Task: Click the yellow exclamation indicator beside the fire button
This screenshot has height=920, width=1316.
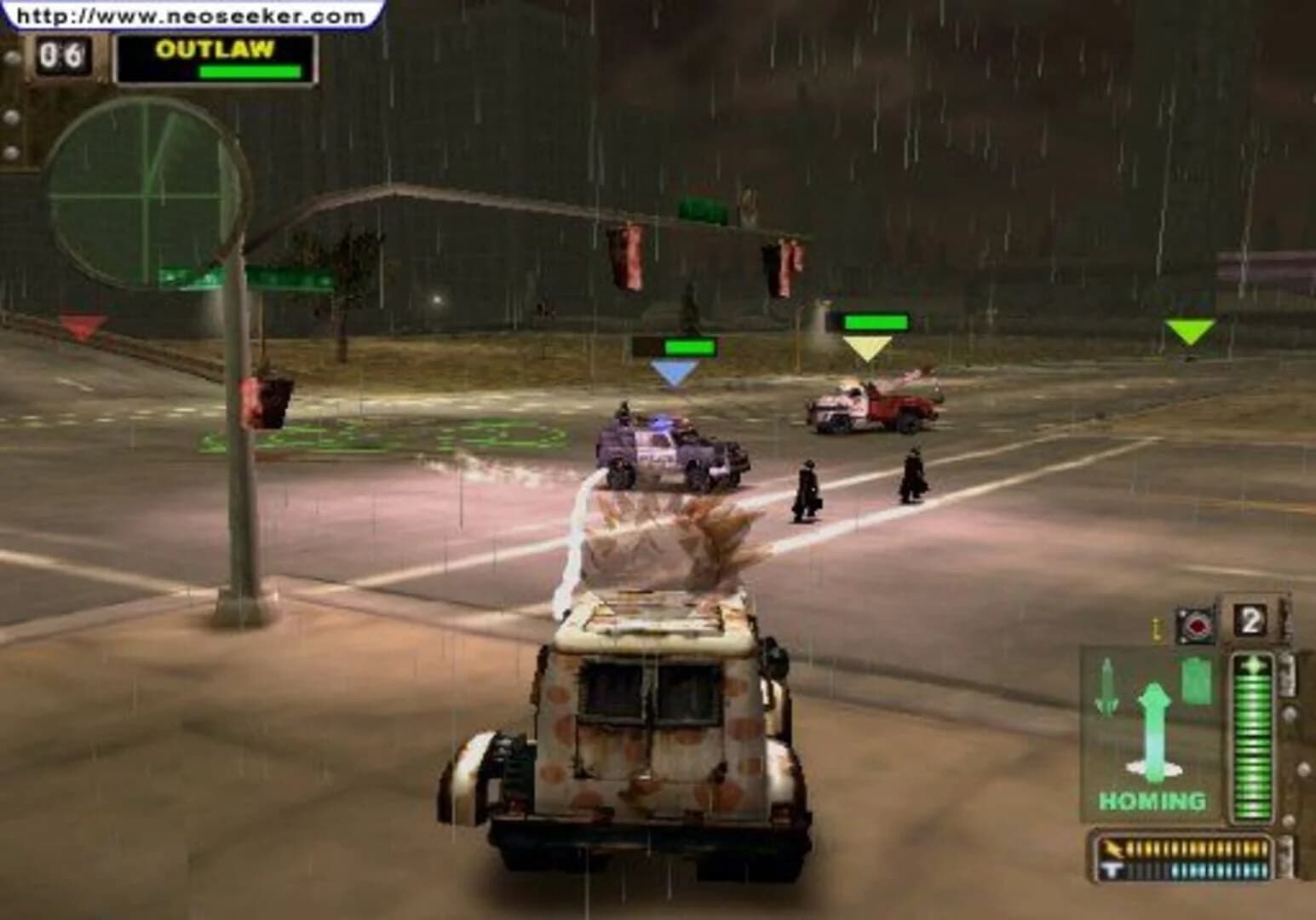Action: coord(1157,627)
